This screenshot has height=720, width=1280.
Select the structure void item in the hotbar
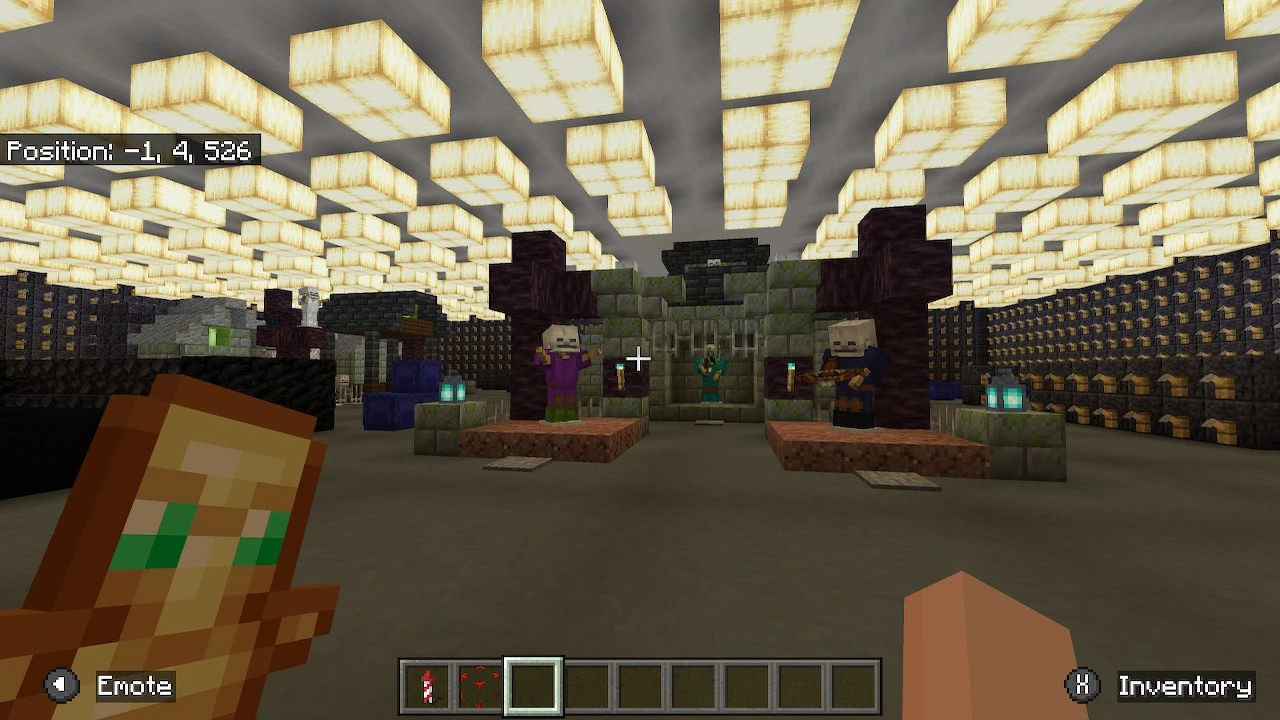pos(481,686)
